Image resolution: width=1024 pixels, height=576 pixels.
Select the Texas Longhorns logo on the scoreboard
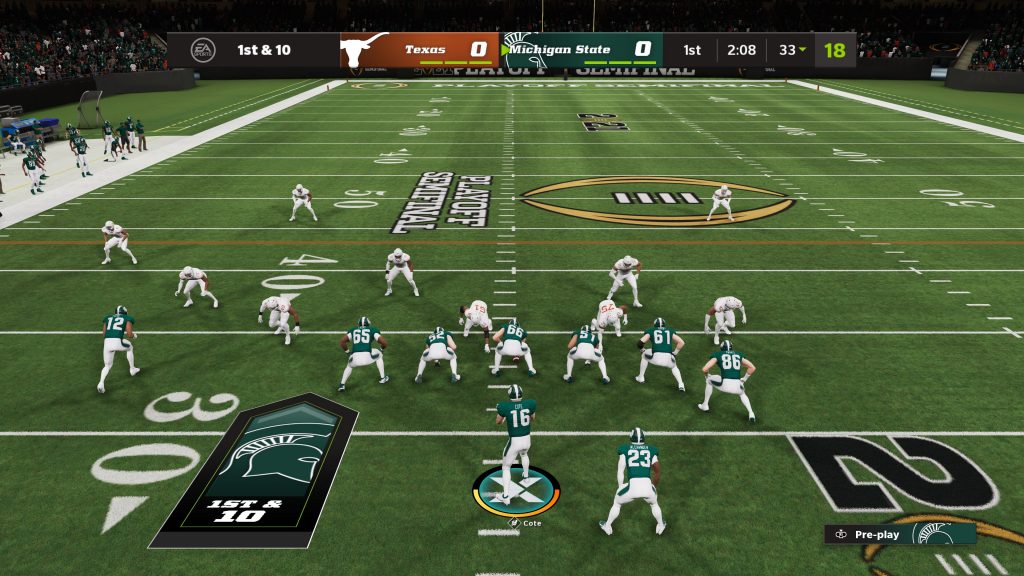click(x=365, y=48)
